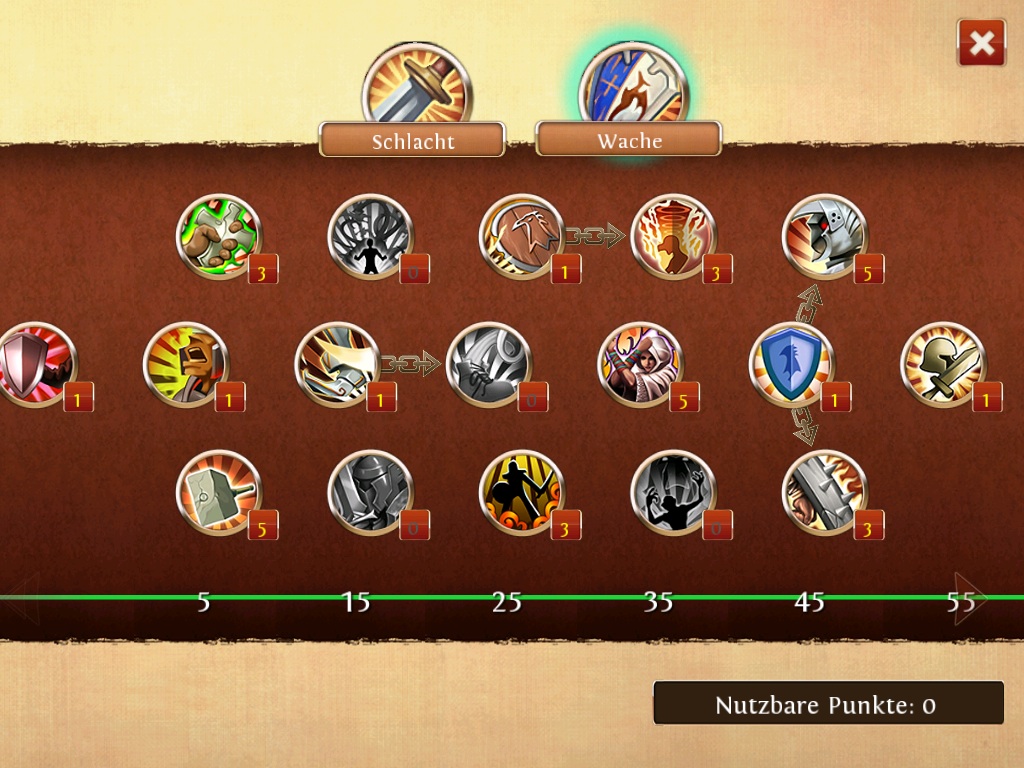
Task: Choose the hooded white-haired woman skill
Action: [640, 364]
